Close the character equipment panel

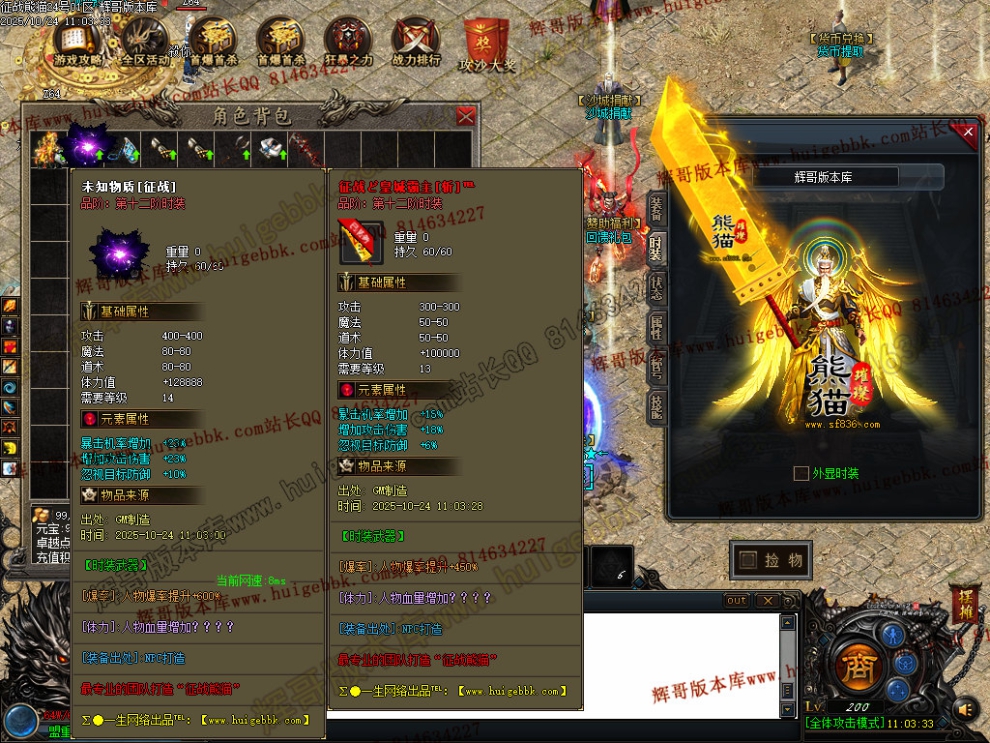pos(967,132)
